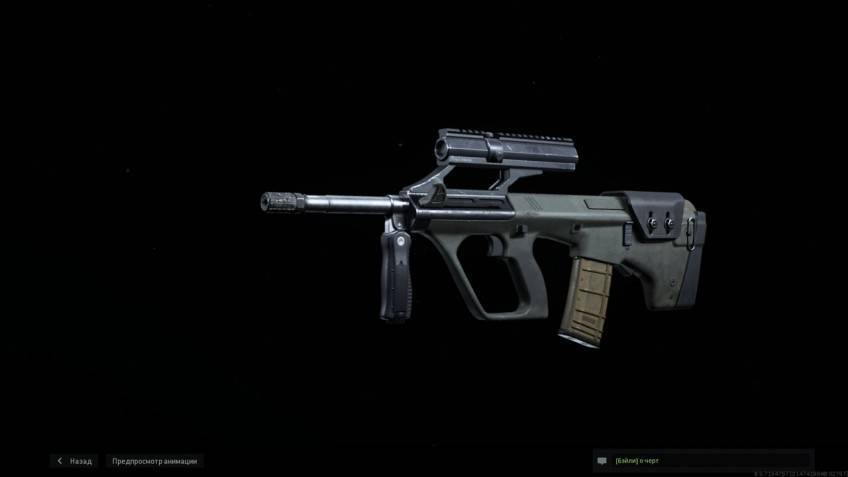Go back with the Назад button
848x477 pixels.
[75, 461]
